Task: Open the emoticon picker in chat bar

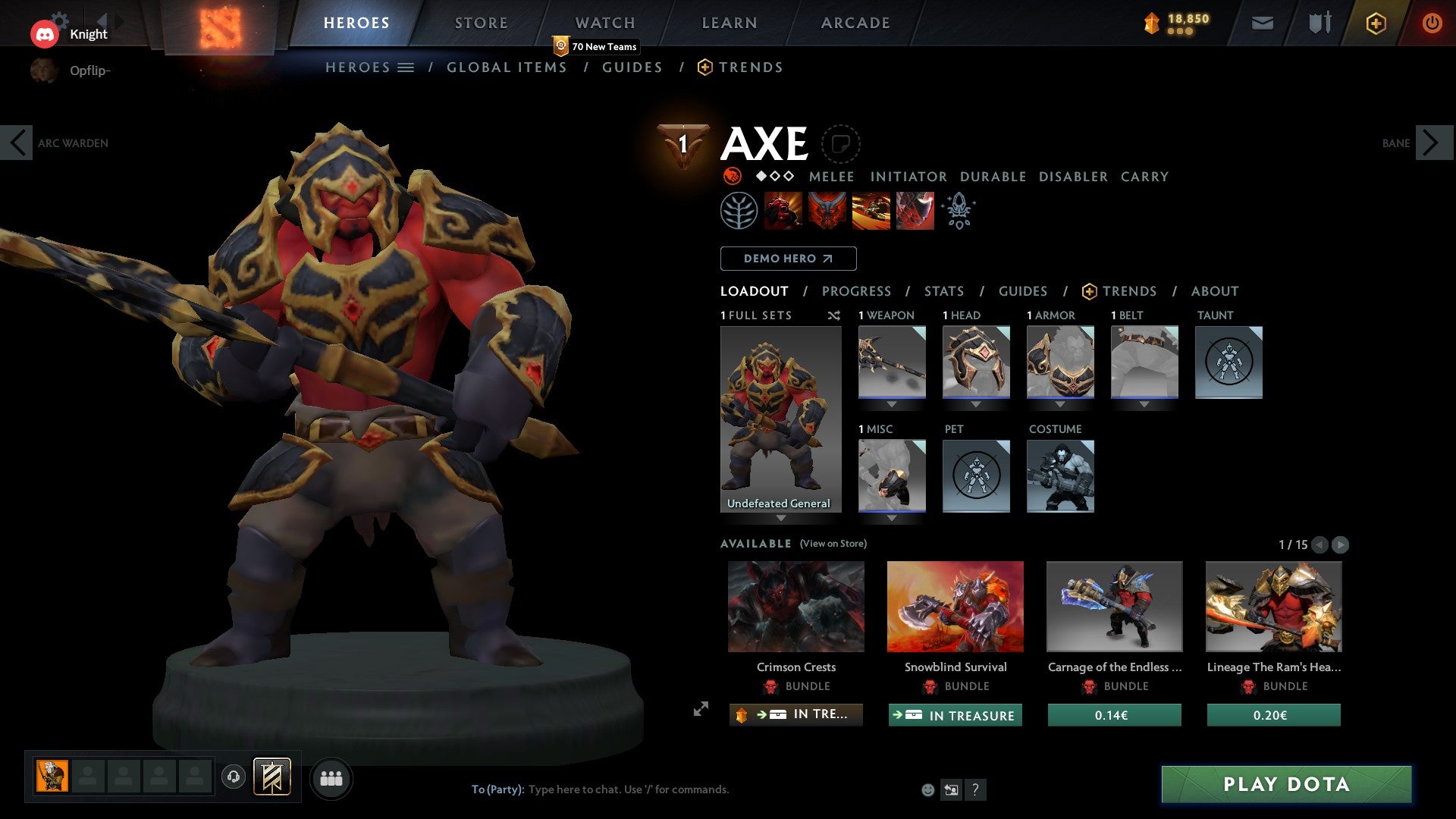Action: [x=928, y=790]
